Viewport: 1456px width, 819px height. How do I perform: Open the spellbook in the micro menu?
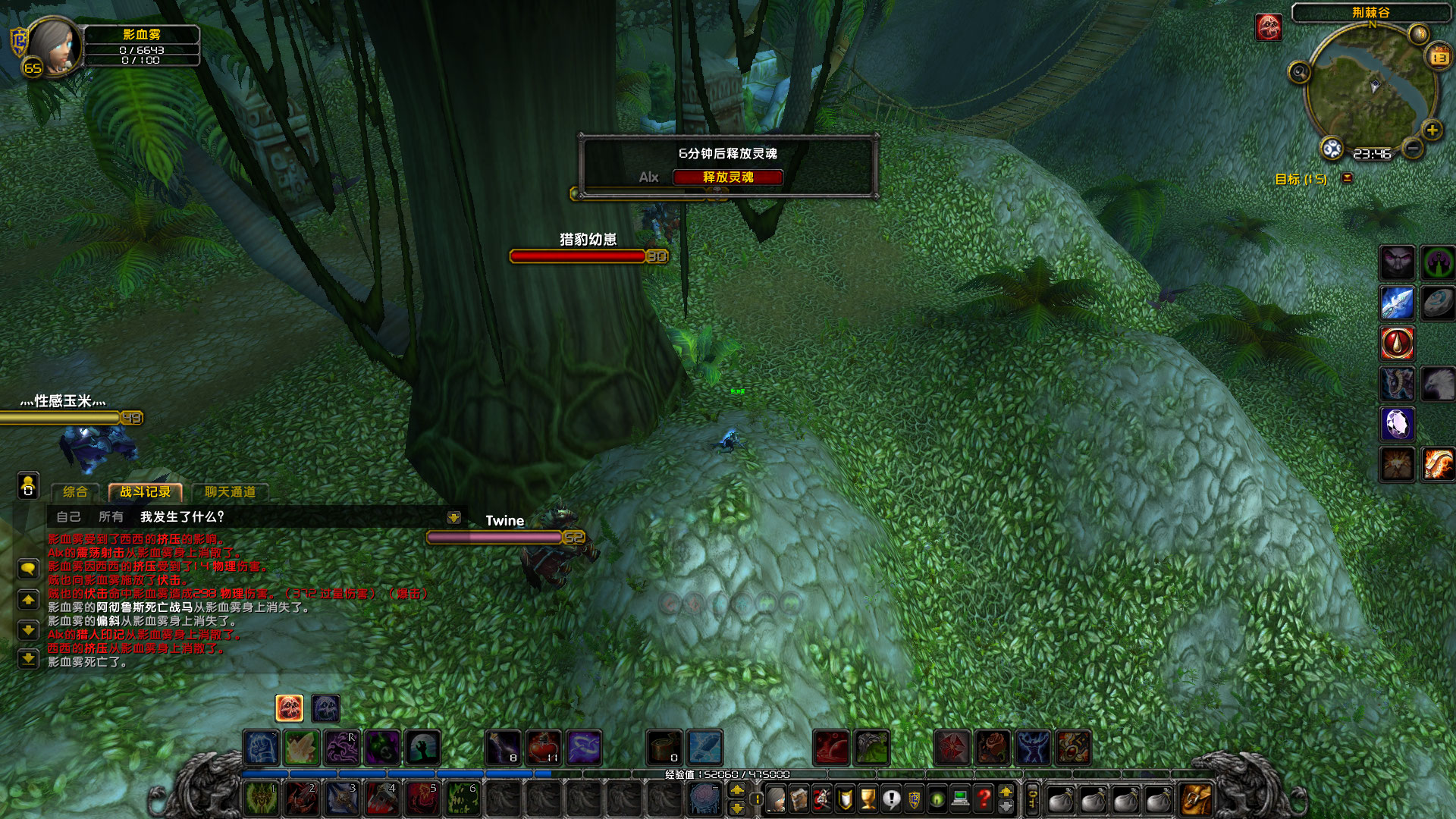click(x=799, y=799)
